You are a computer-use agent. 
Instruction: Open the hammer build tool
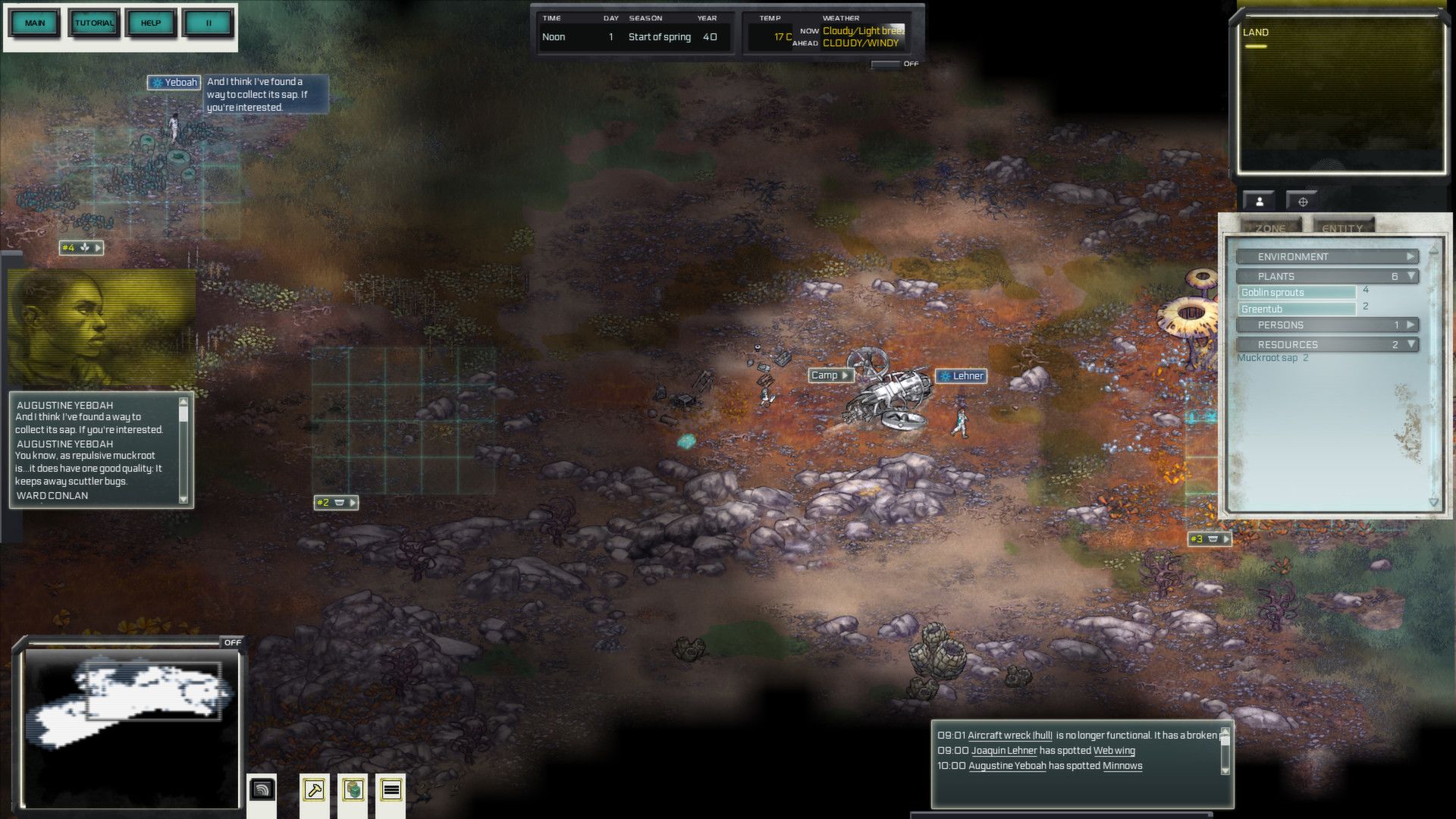pos(314,790)
